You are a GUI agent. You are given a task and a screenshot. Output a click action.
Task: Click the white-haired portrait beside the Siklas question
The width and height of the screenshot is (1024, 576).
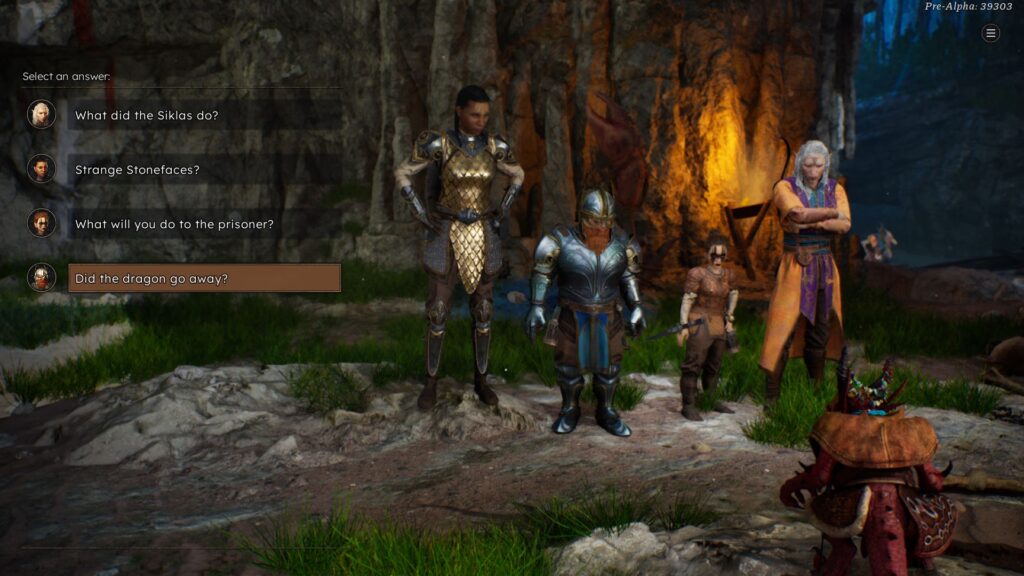[x=41, y=114]
